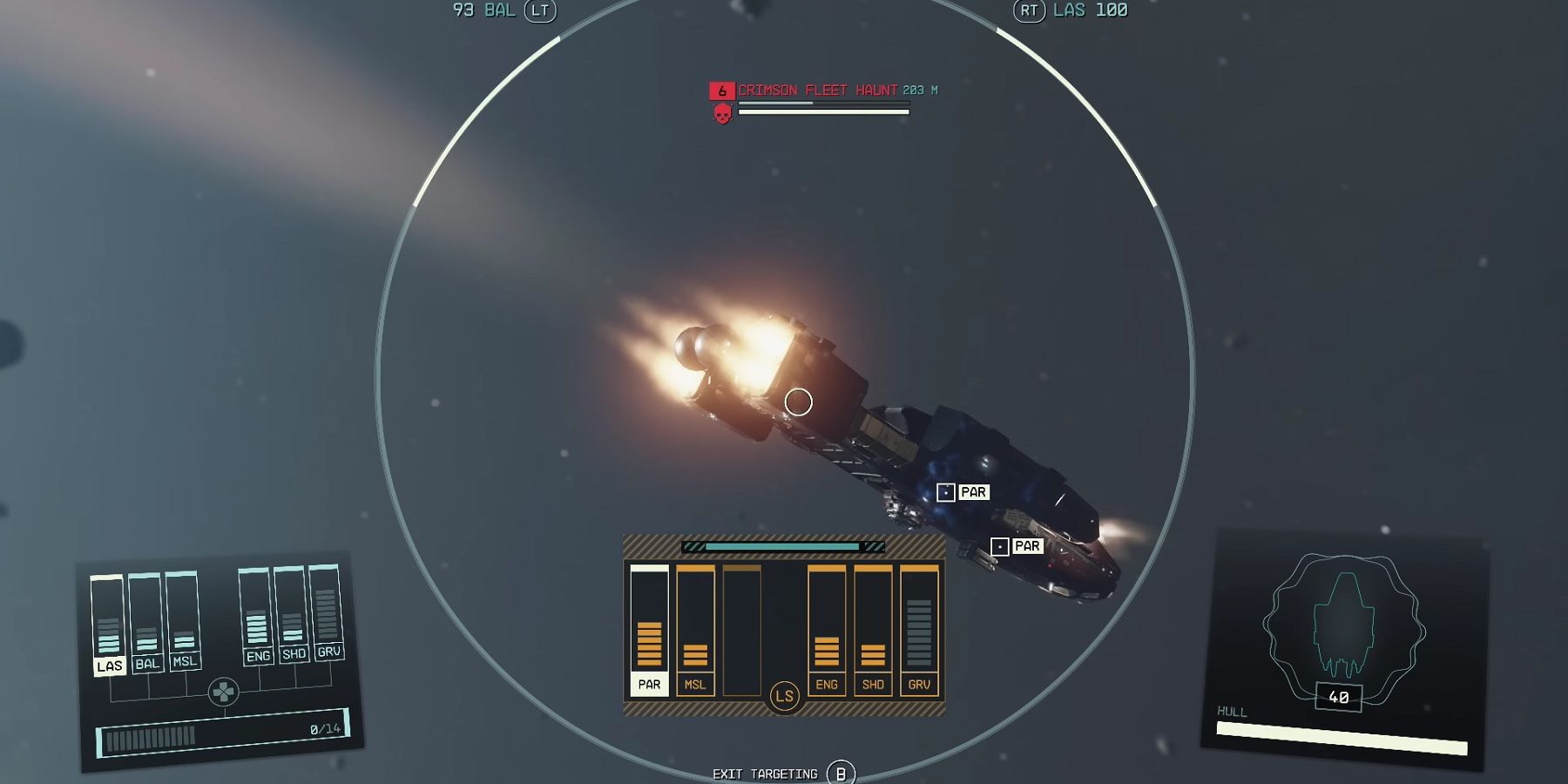The width and height of the screenshot is (1568, 784).
Task: Toggle targeting of enemy ENG subsystem
Action: [x=826, y=685]
